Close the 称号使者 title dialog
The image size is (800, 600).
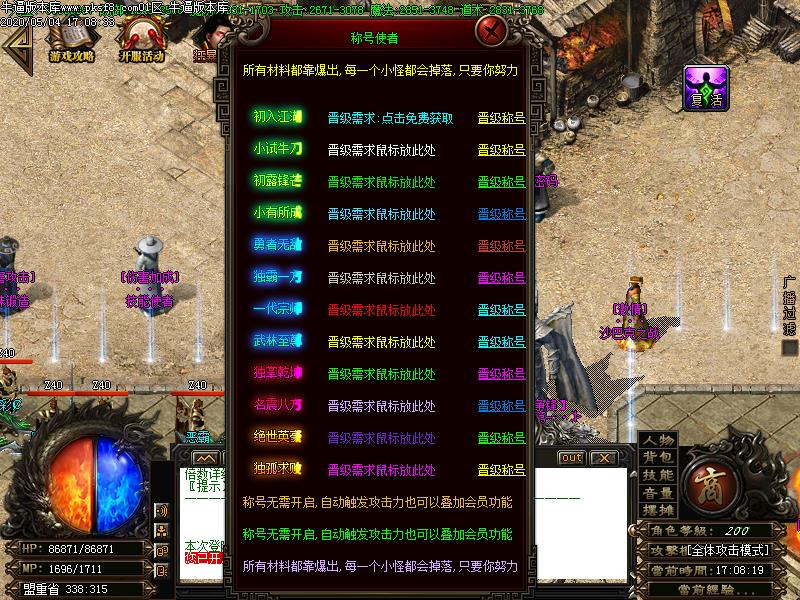point(490,31)
